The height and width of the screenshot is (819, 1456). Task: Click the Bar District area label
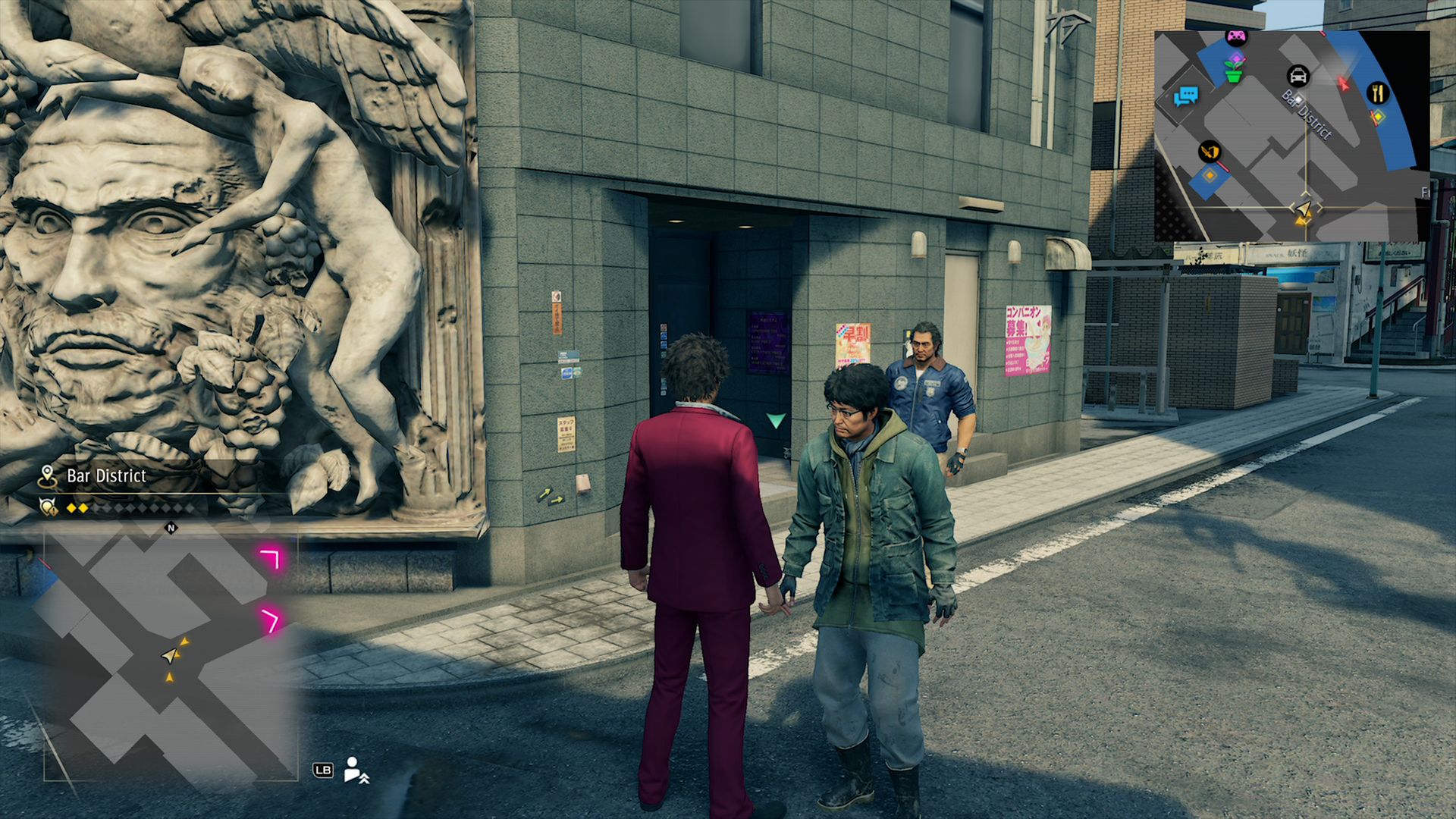coord(106,475)
